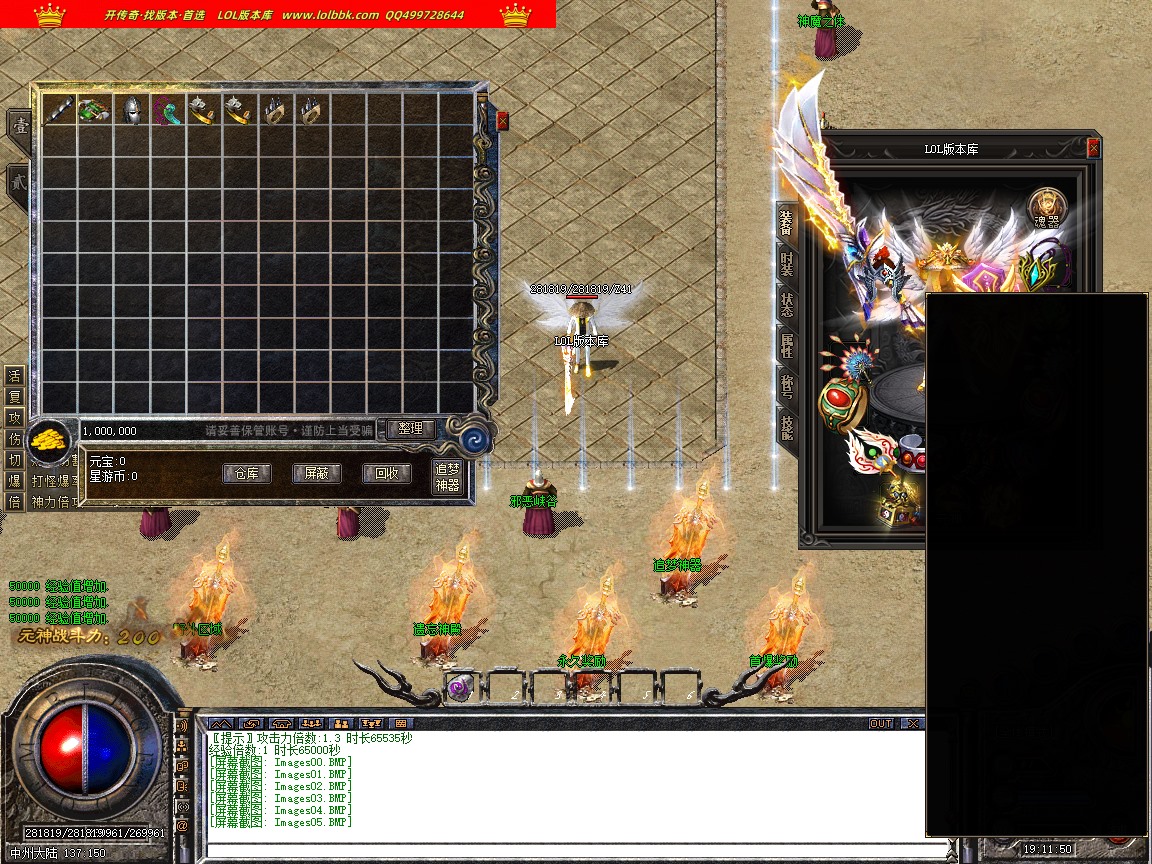Open the 魂器 soul artifact icon
The image size is (1152, 864).
click(1047, 208)
